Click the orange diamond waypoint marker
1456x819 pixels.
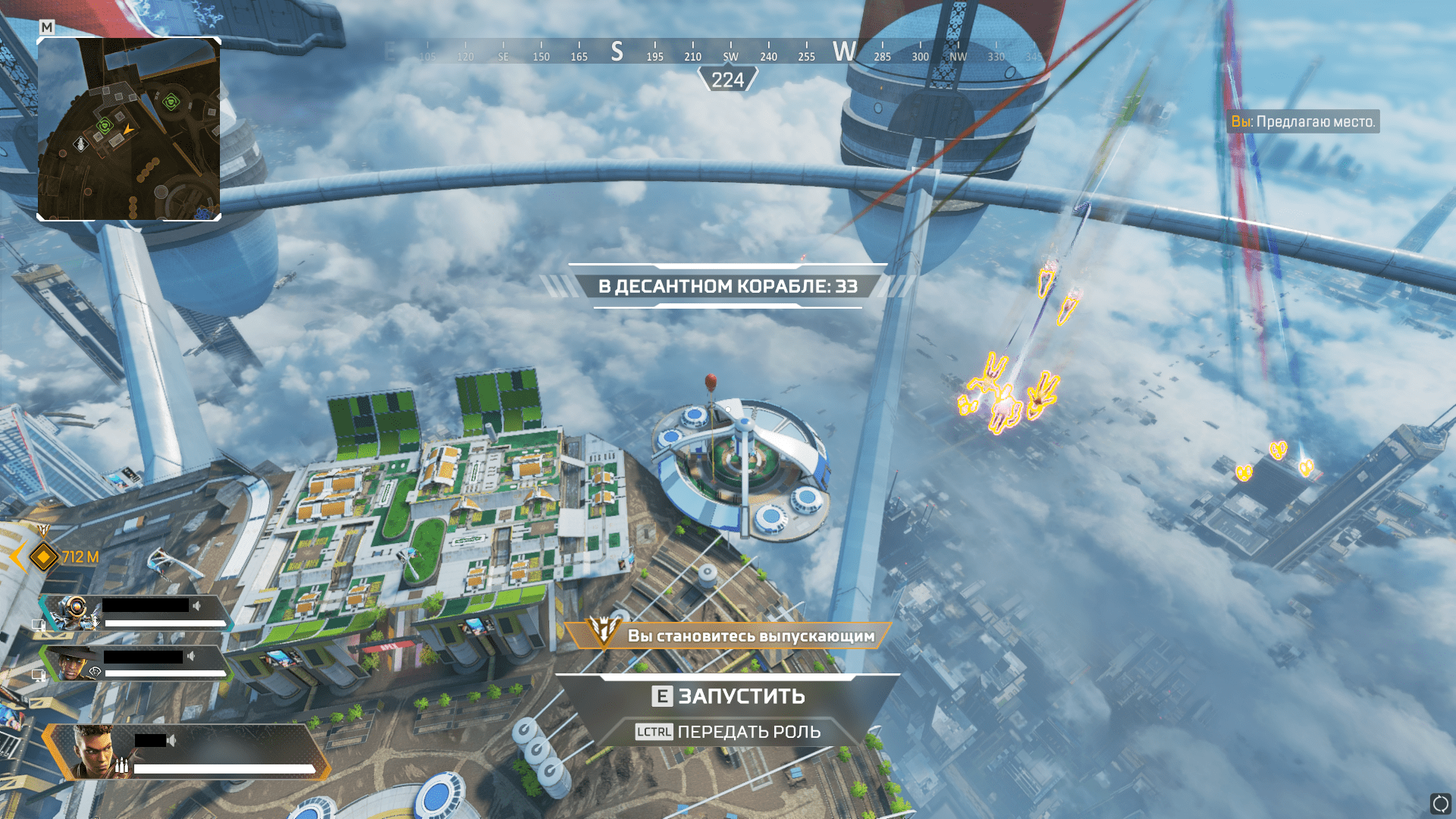(44, 557)
